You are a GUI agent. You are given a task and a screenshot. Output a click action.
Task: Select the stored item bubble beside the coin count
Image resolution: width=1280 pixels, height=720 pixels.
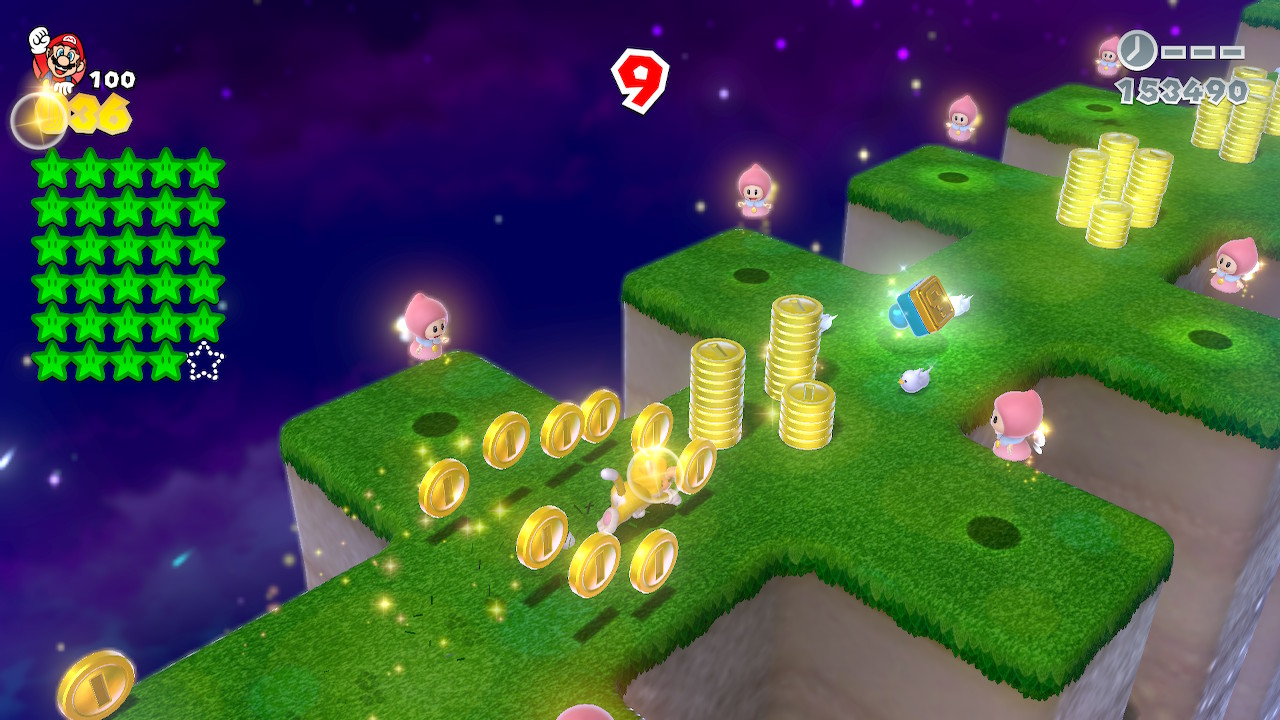tap(37, 120)
